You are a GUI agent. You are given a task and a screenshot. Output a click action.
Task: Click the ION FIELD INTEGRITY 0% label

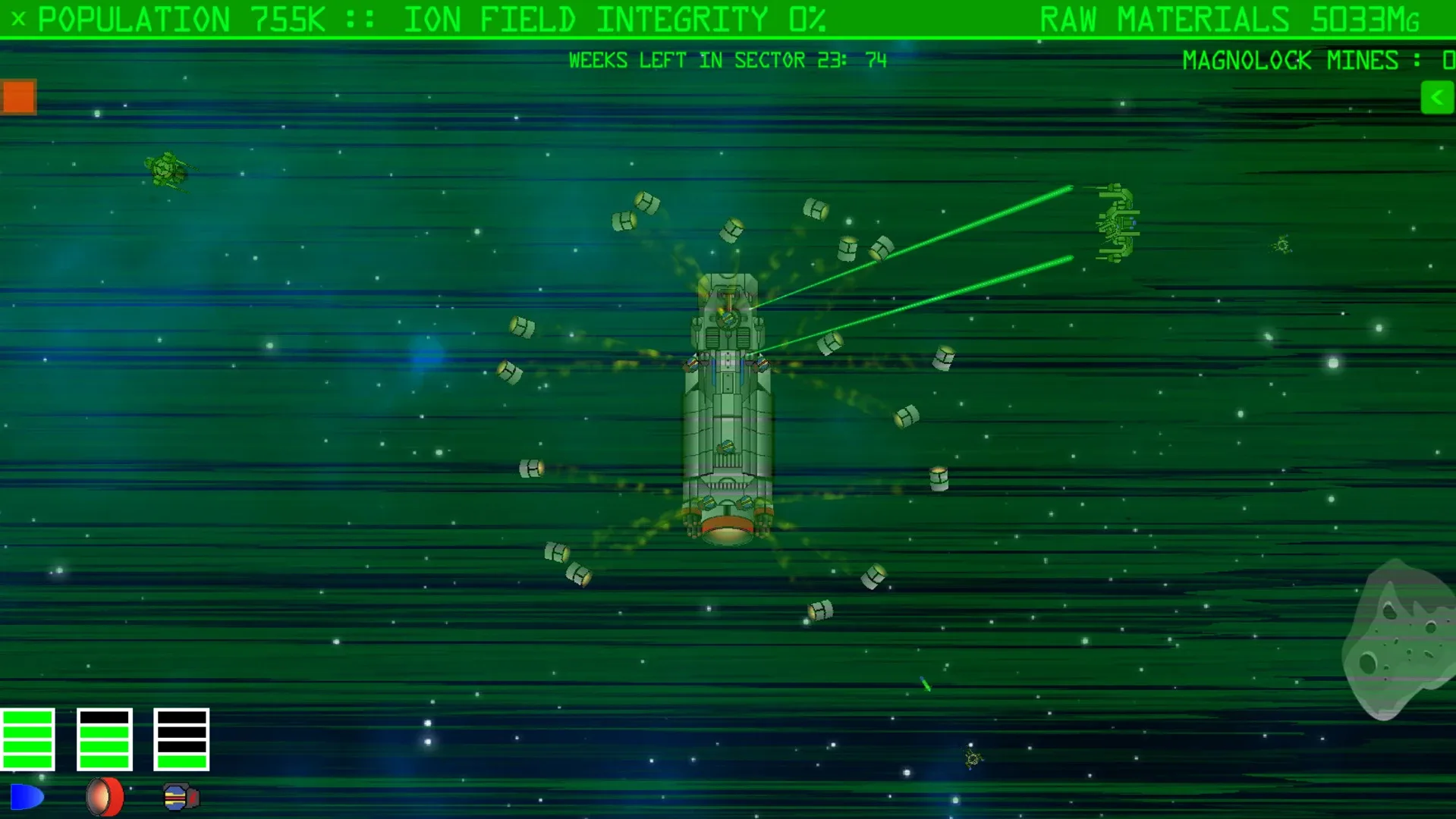(616, 18)
